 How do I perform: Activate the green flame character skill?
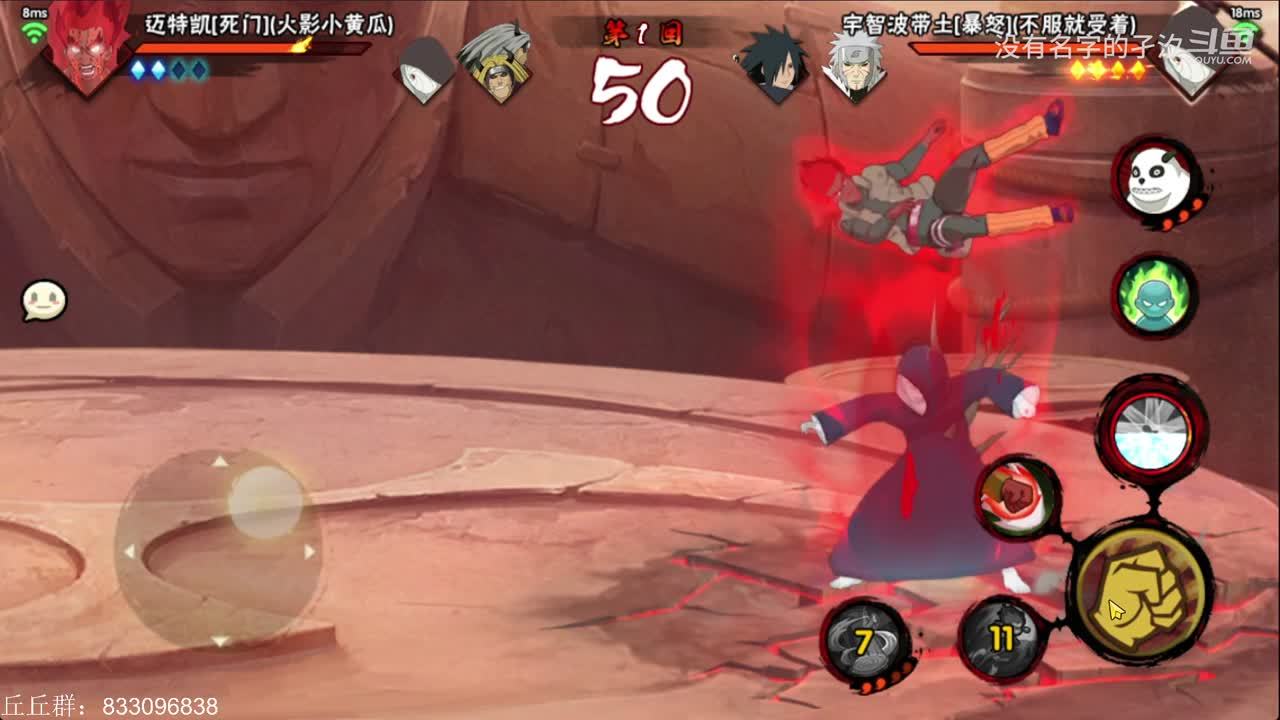[1154, 293]
